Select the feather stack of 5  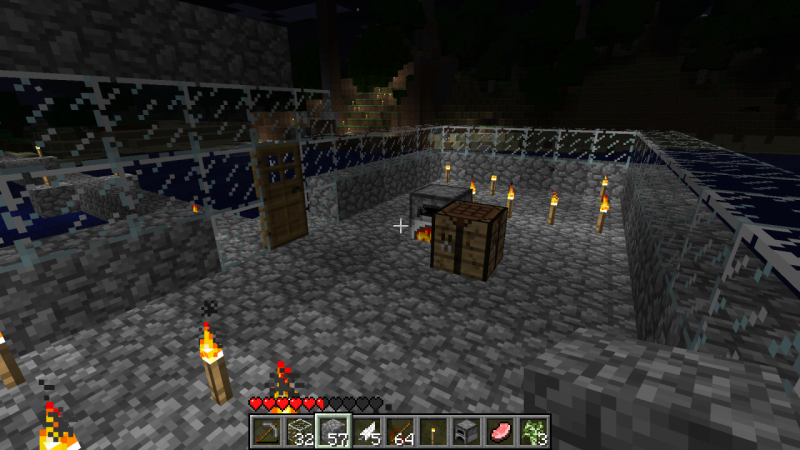pos(365,431)
